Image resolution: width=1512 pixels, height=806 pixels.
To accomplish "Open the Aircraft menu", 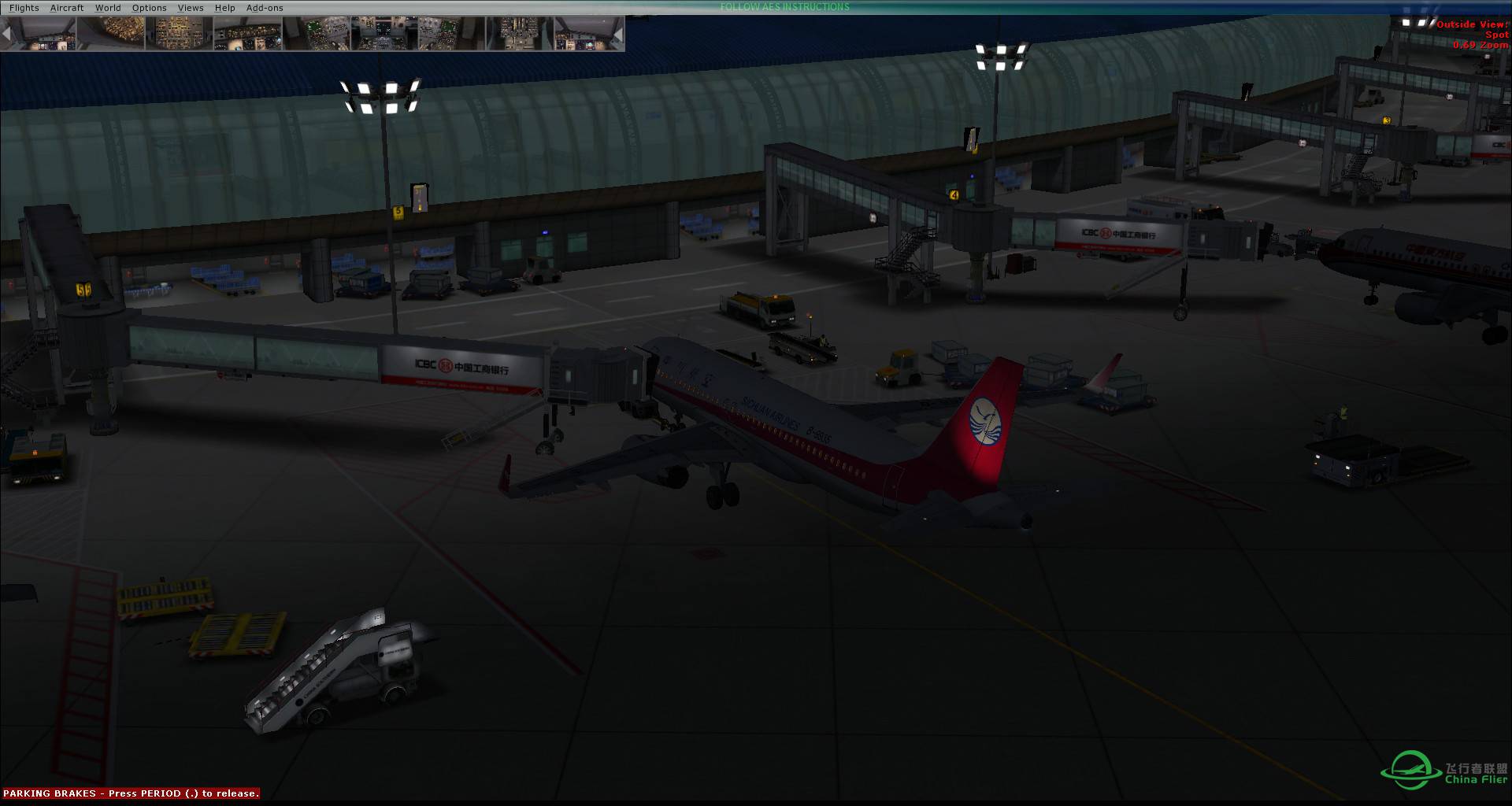I will coord(67,8).
